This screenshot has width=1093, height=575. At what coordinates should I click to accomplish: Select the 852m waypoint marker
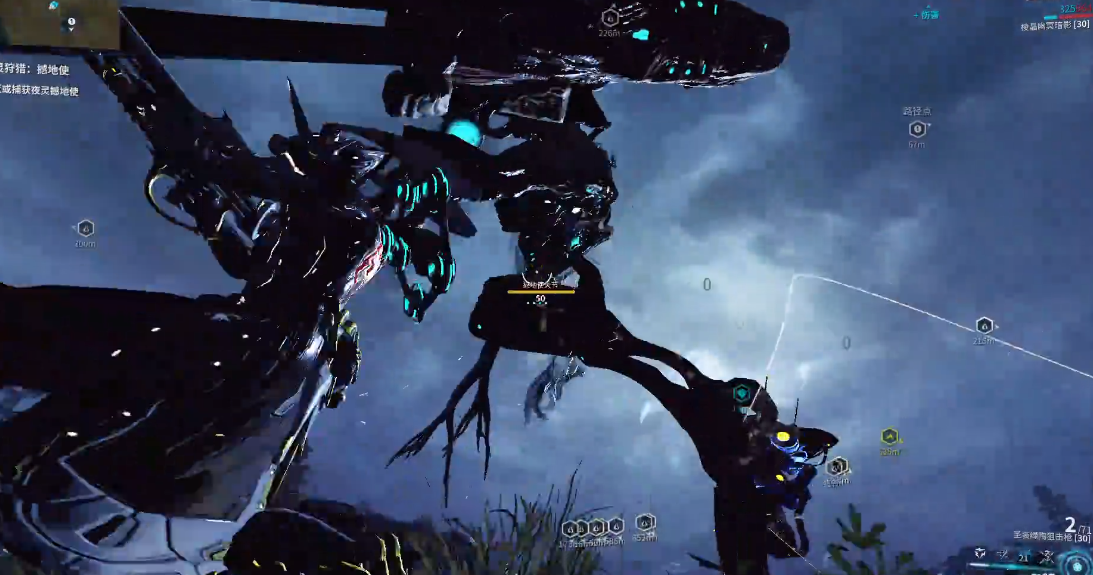tap(645, 522)
